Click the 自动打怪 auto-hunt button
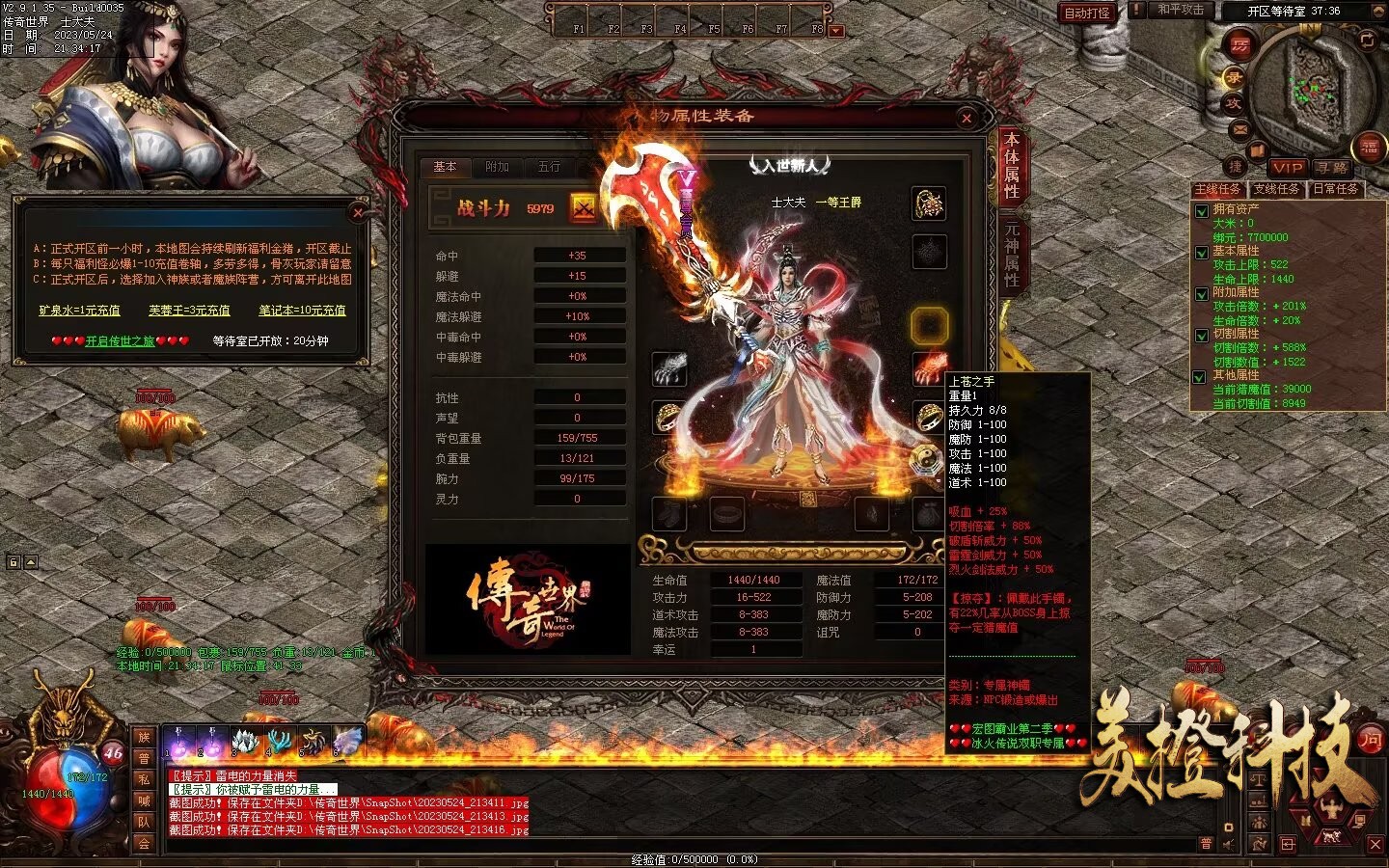The width and height of the screenshot is (1389, 868). pyautogui.click(x=1088, y=11)
